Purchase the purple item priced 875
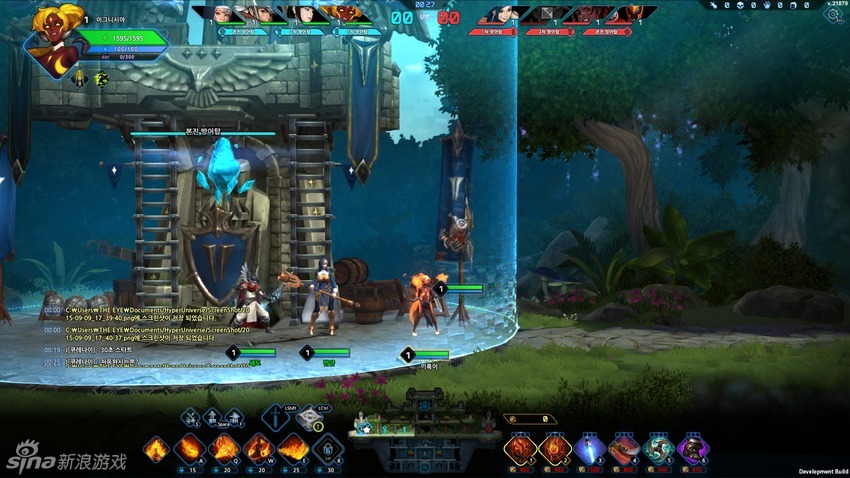 click(x=693, y=449)
